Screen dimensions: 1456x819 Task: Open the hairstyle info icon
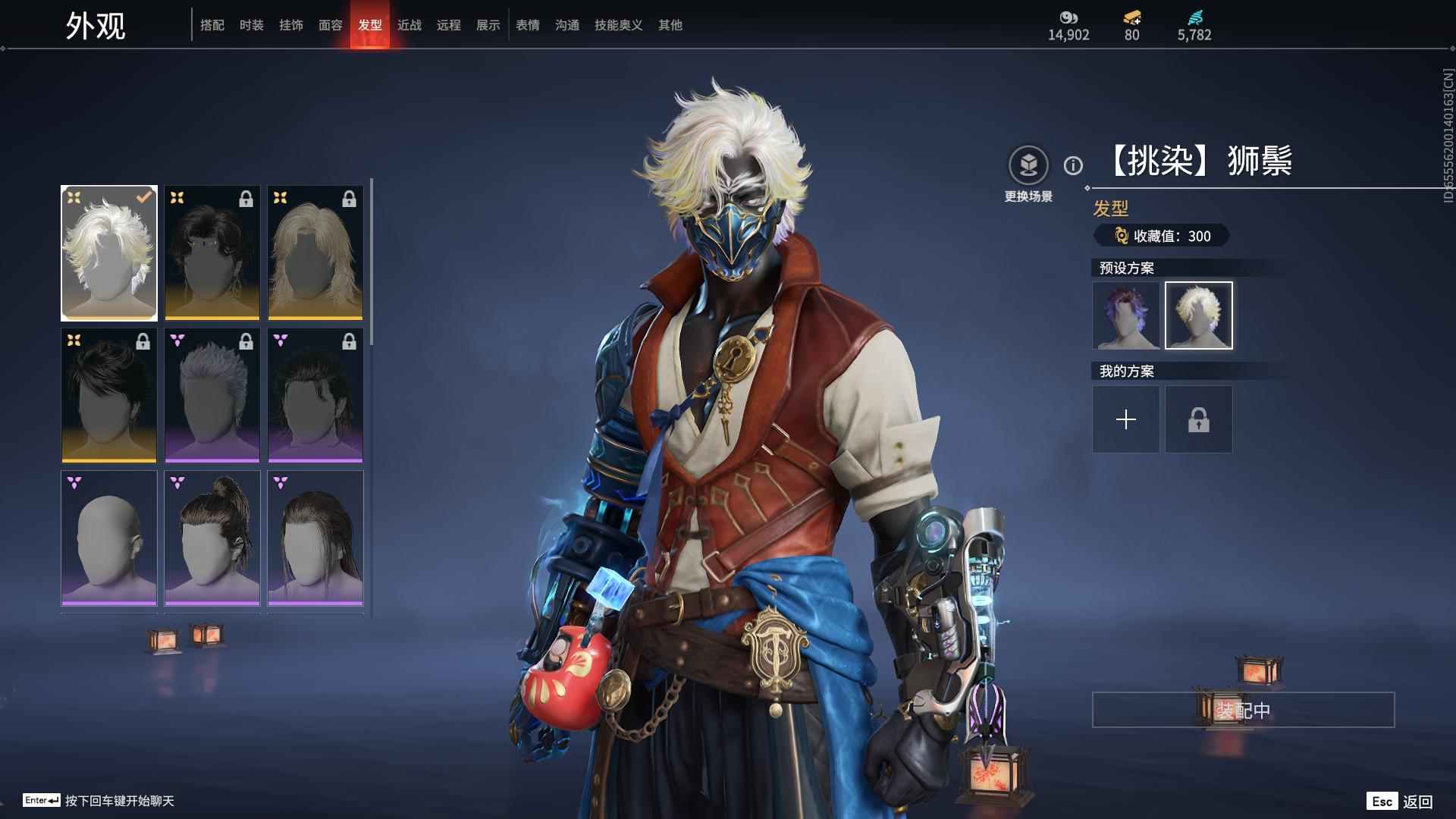(x=1073, y=165)
